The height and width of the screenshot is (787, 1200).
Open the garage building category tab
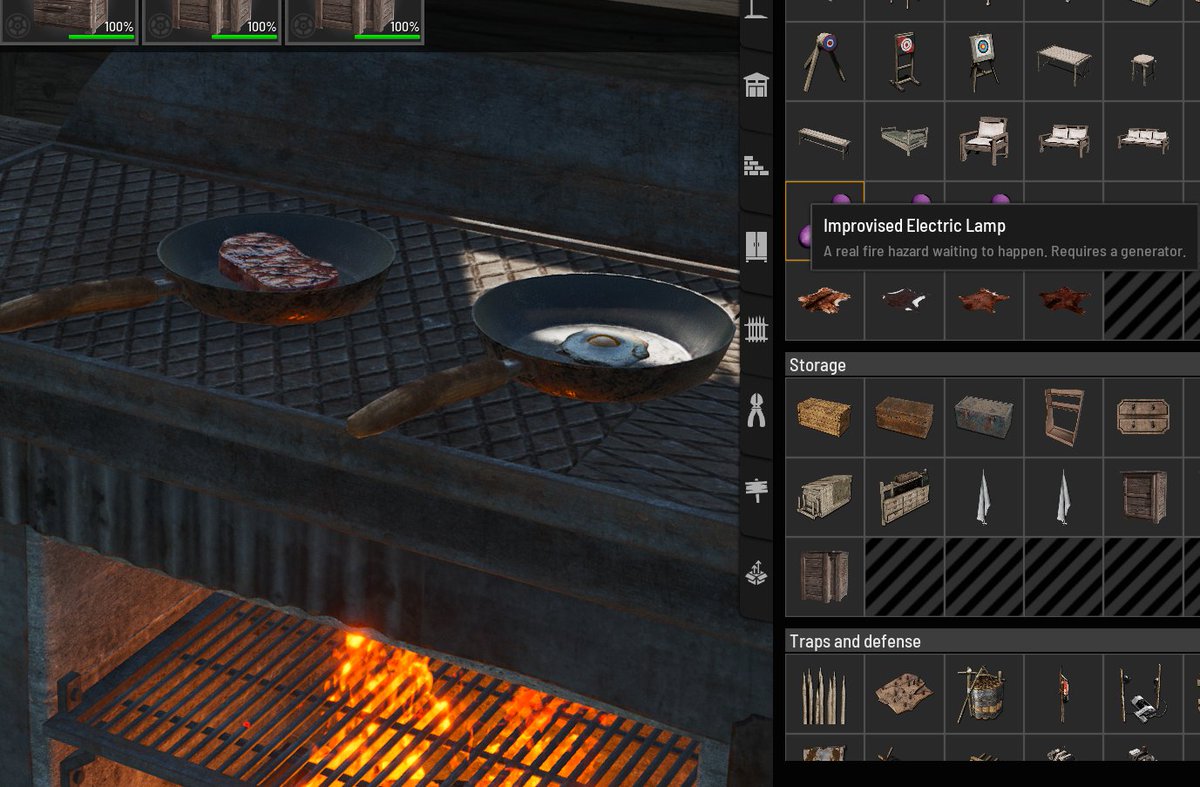click(757, 85)
